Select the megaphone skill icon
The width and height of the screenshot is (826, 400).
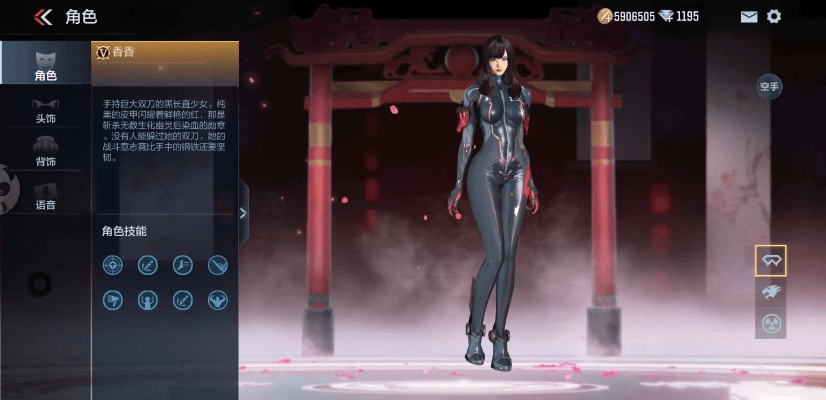coord(112,299)
